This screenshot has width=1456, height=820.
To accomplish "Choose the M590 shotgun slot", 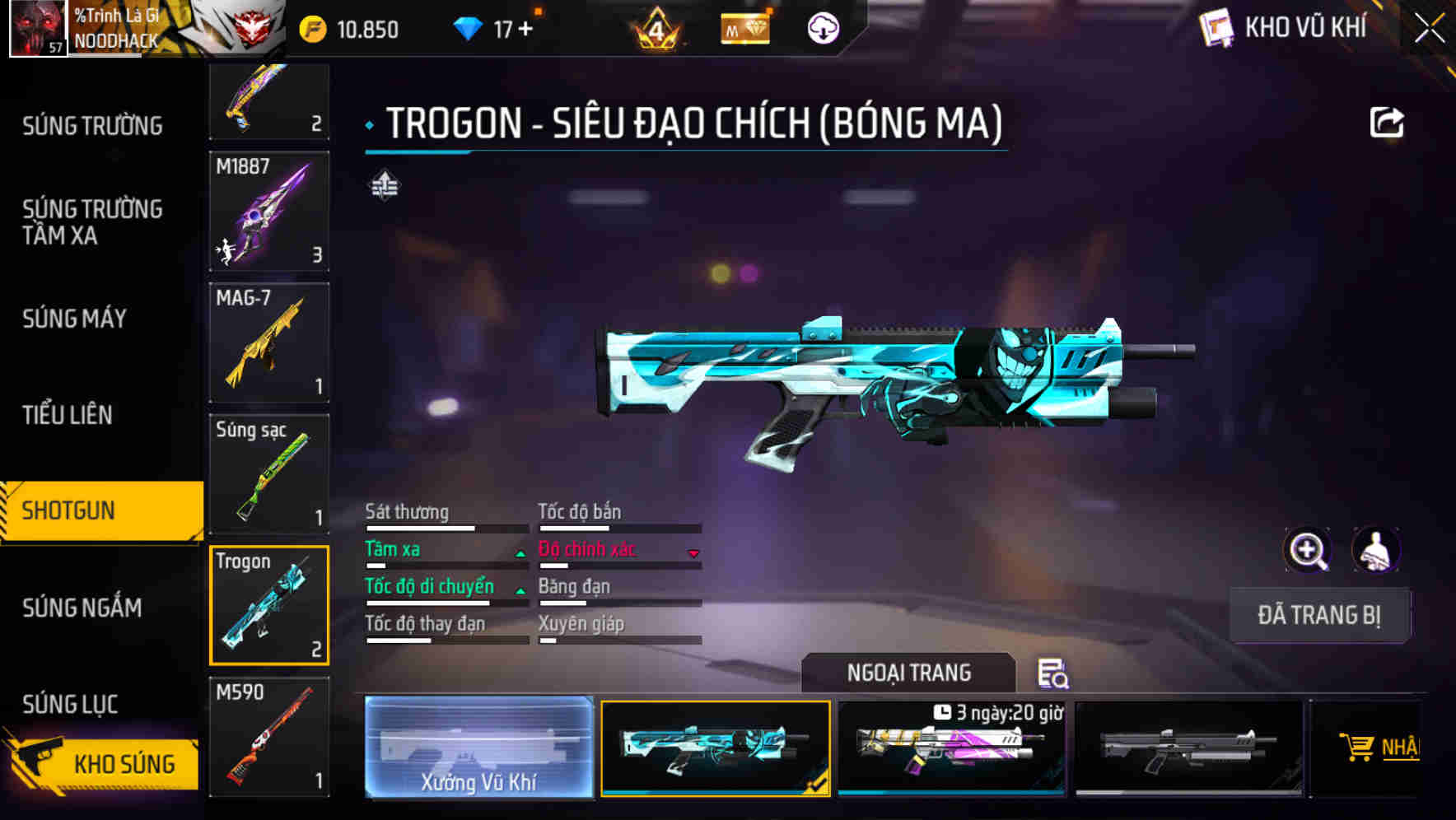I will (269, 737).
